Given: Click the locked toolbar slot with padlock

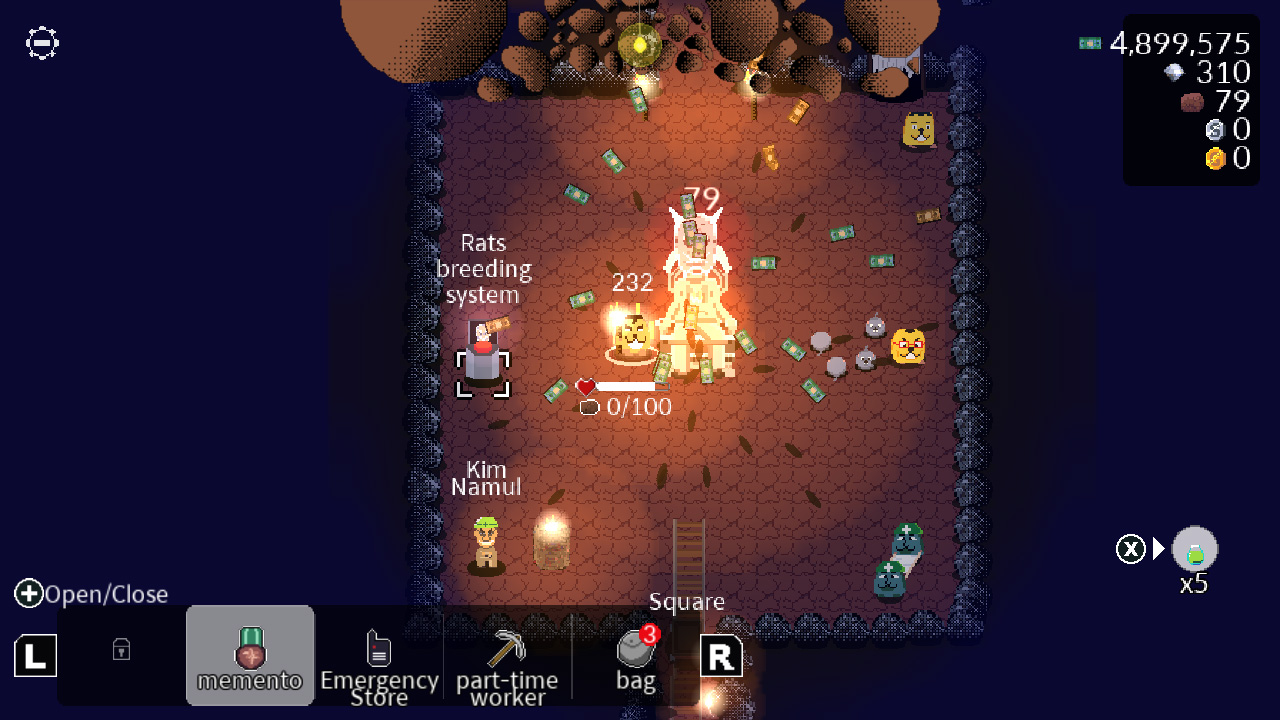Looking at the screenshot, I should [x=120, y=650].
